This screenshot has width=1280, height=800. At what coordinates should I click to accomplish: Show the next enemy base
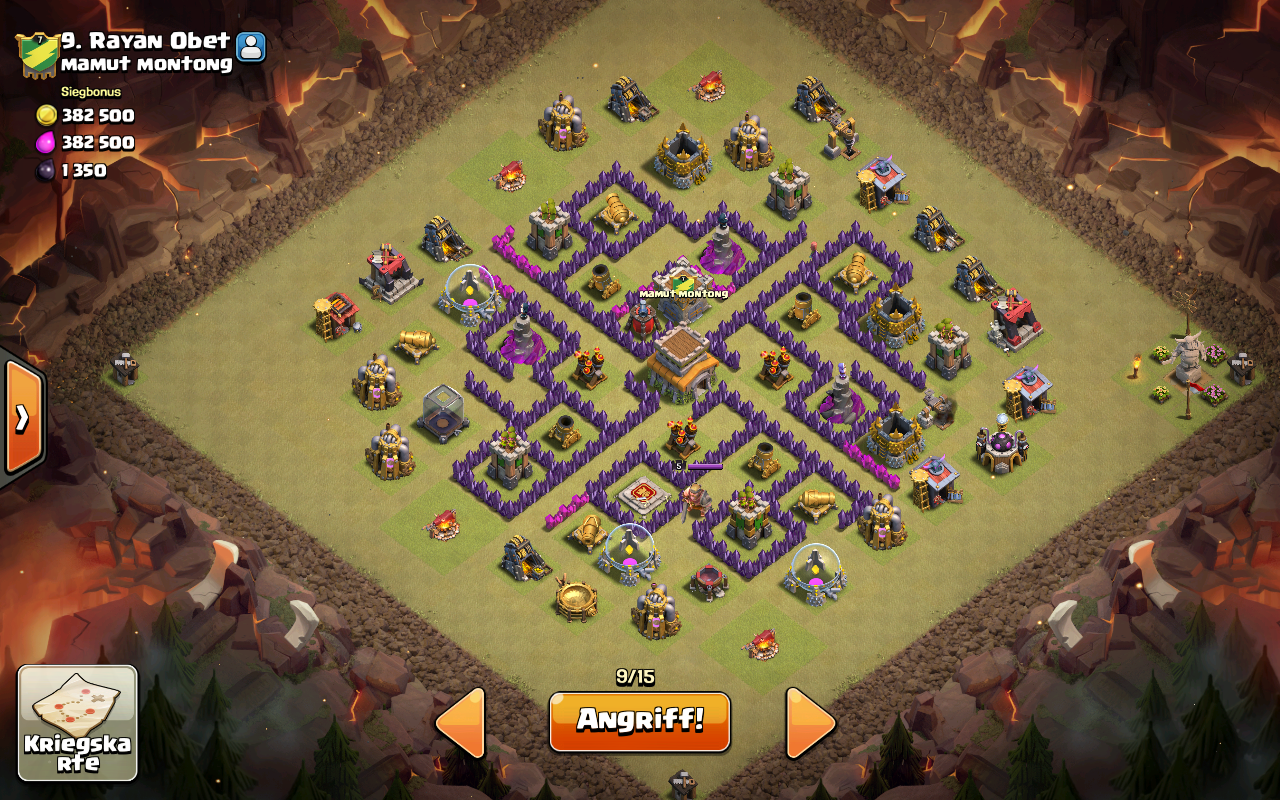click(810, 722)
